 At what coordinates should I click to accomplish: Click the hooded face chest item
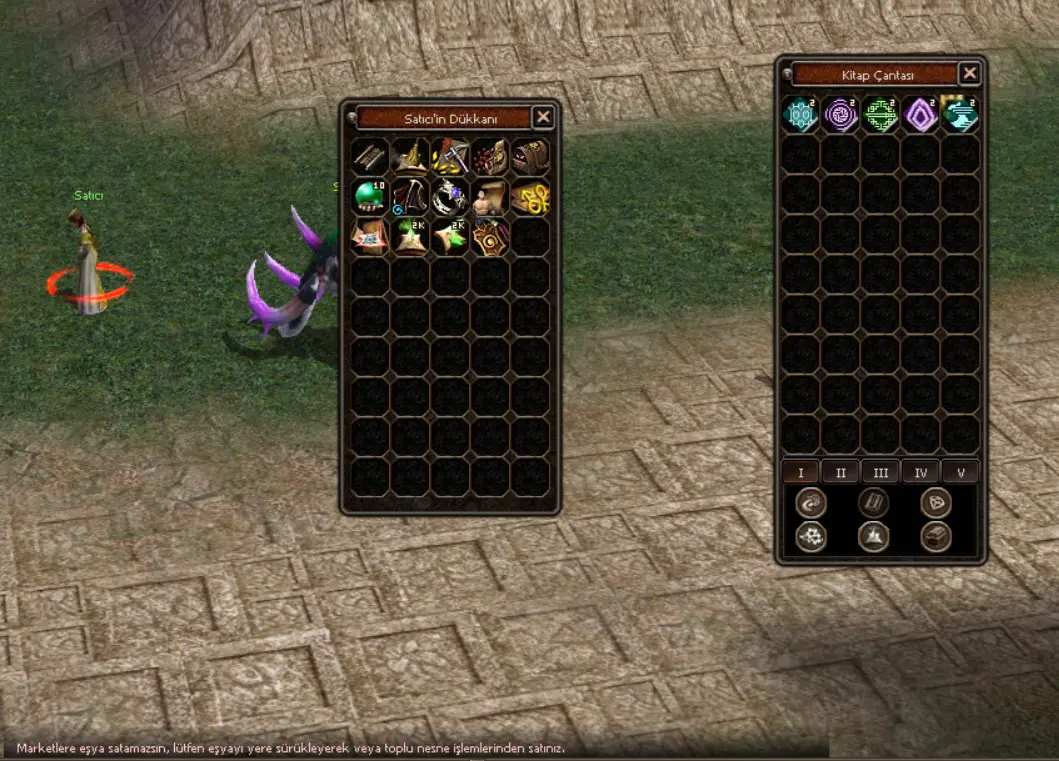(x=530, y=157)
